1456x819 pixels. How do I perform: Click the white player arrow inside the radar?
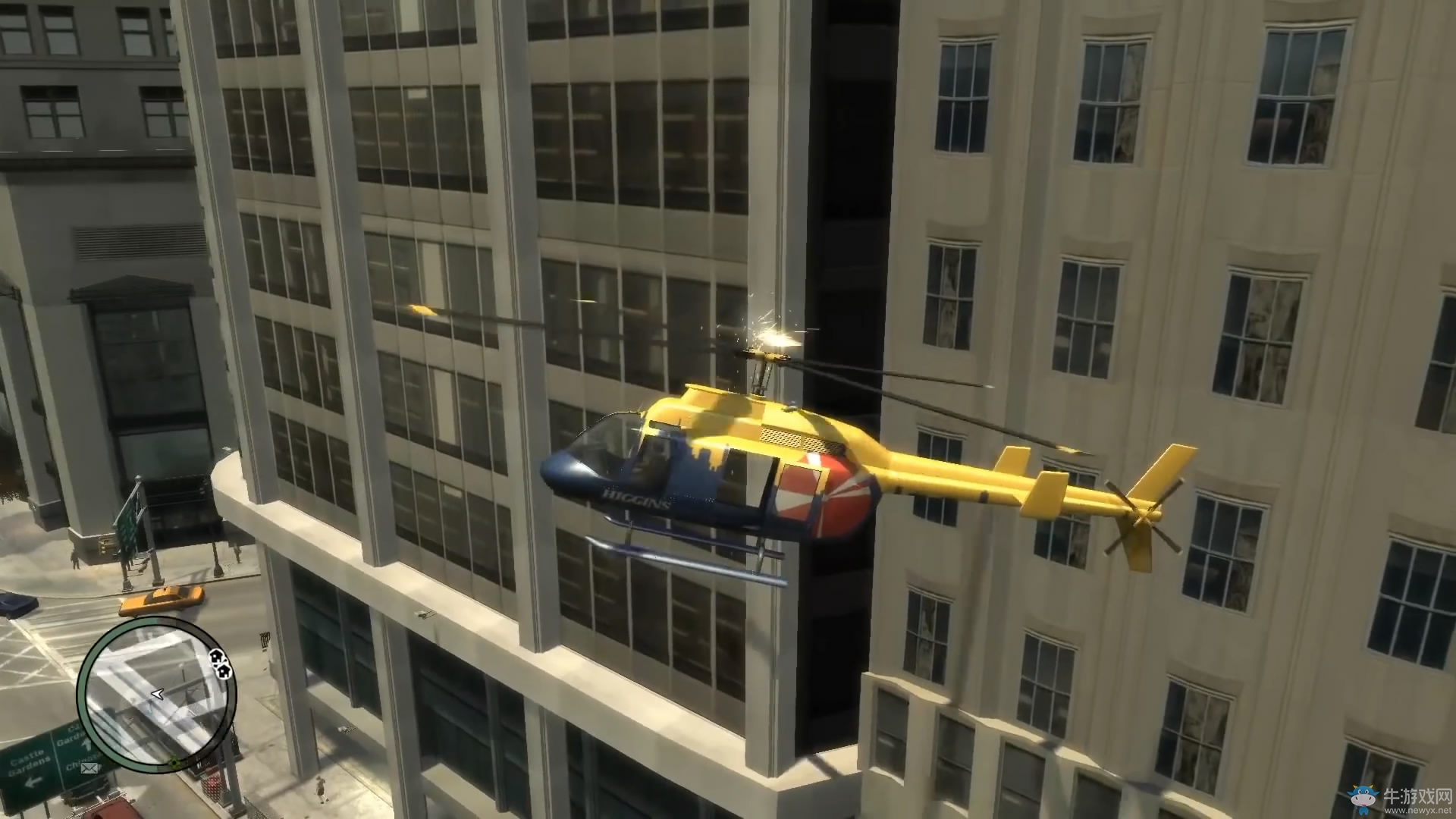(x=157, y=695)
